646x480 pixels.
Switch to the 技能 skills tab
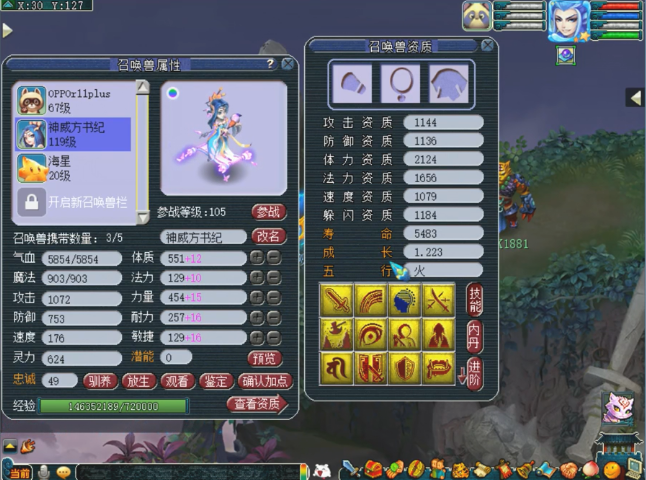(x=475, y=298)
